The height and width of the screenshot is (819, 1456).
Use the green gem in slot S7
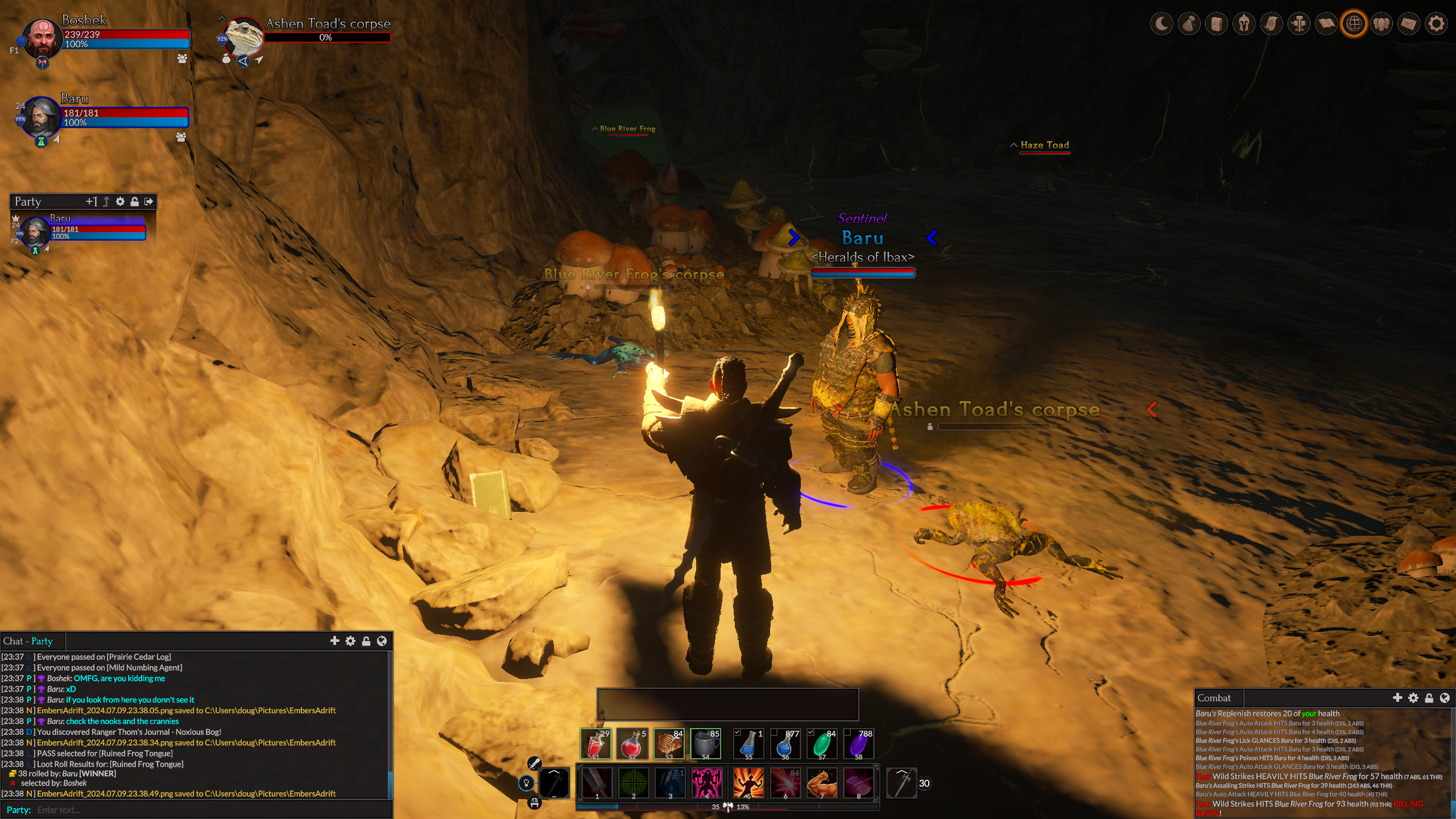[x=822, y=743]
